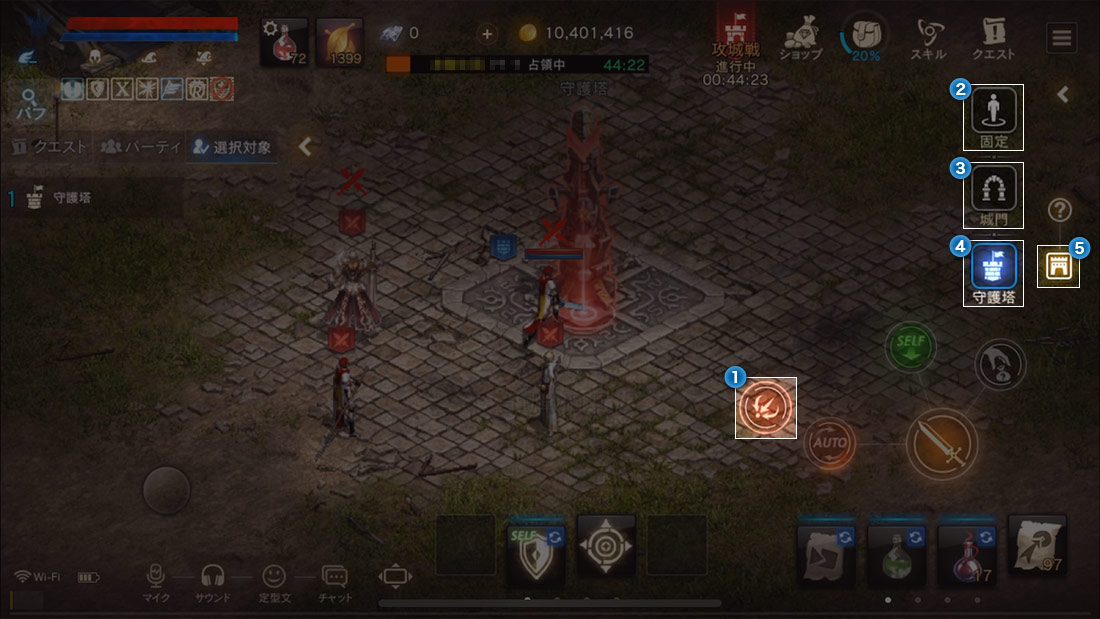Screen dimensions: 1100x619
Task: Activate the sword attack button
Action: point(942,443)
